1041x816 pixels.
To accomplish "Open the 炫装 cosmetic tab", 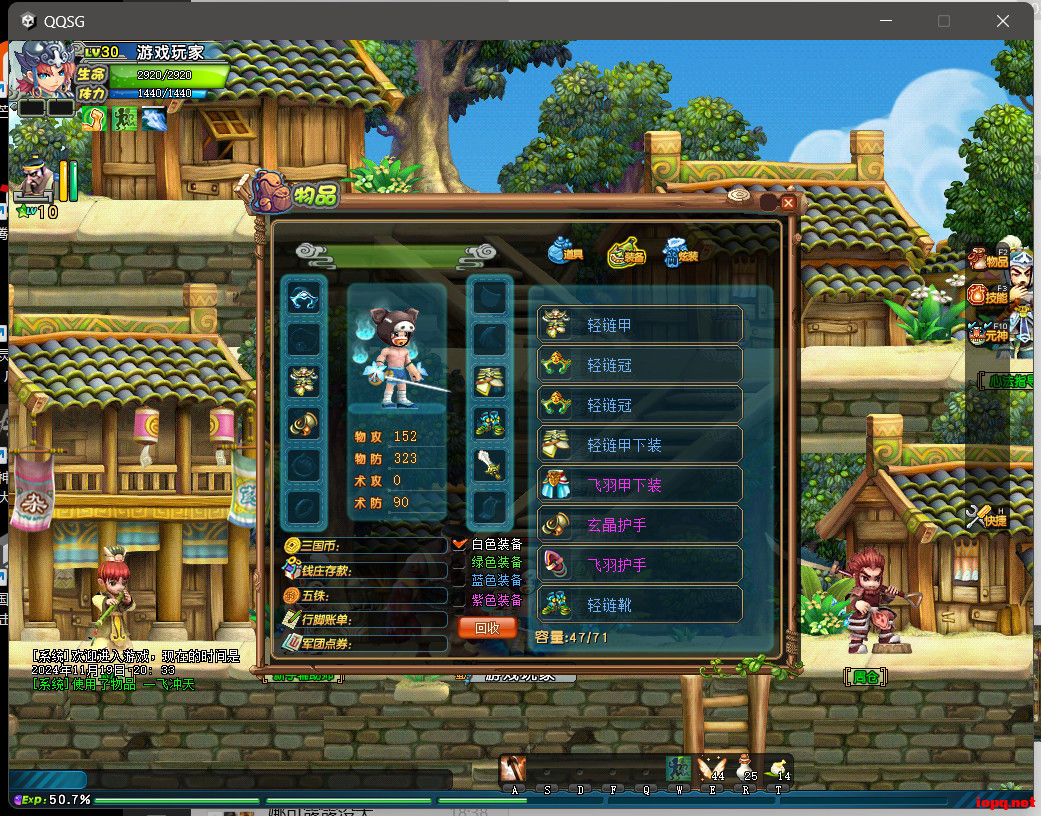I will [681, 252].
